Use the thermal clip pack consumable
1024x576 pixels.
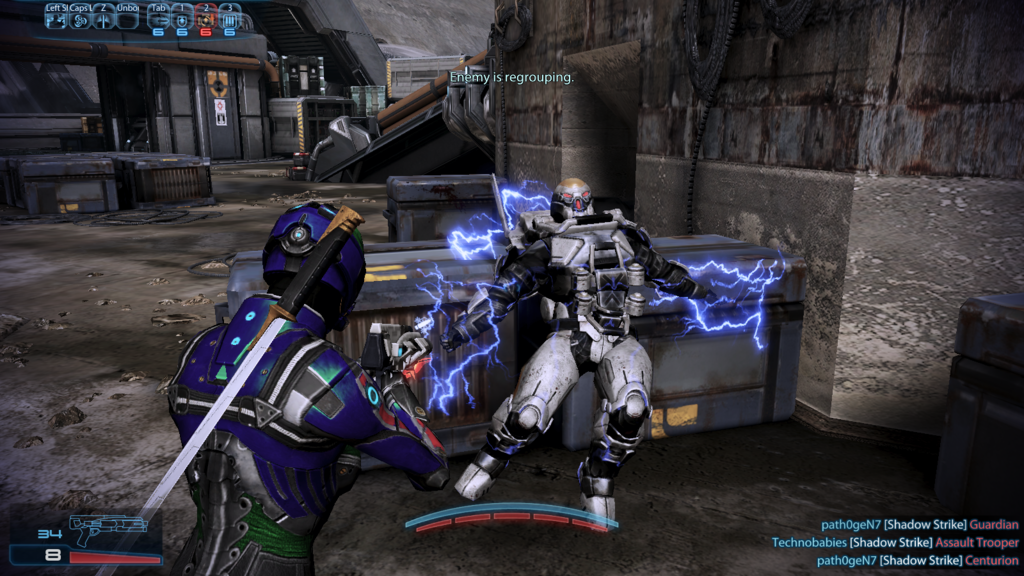coord(230,20)
